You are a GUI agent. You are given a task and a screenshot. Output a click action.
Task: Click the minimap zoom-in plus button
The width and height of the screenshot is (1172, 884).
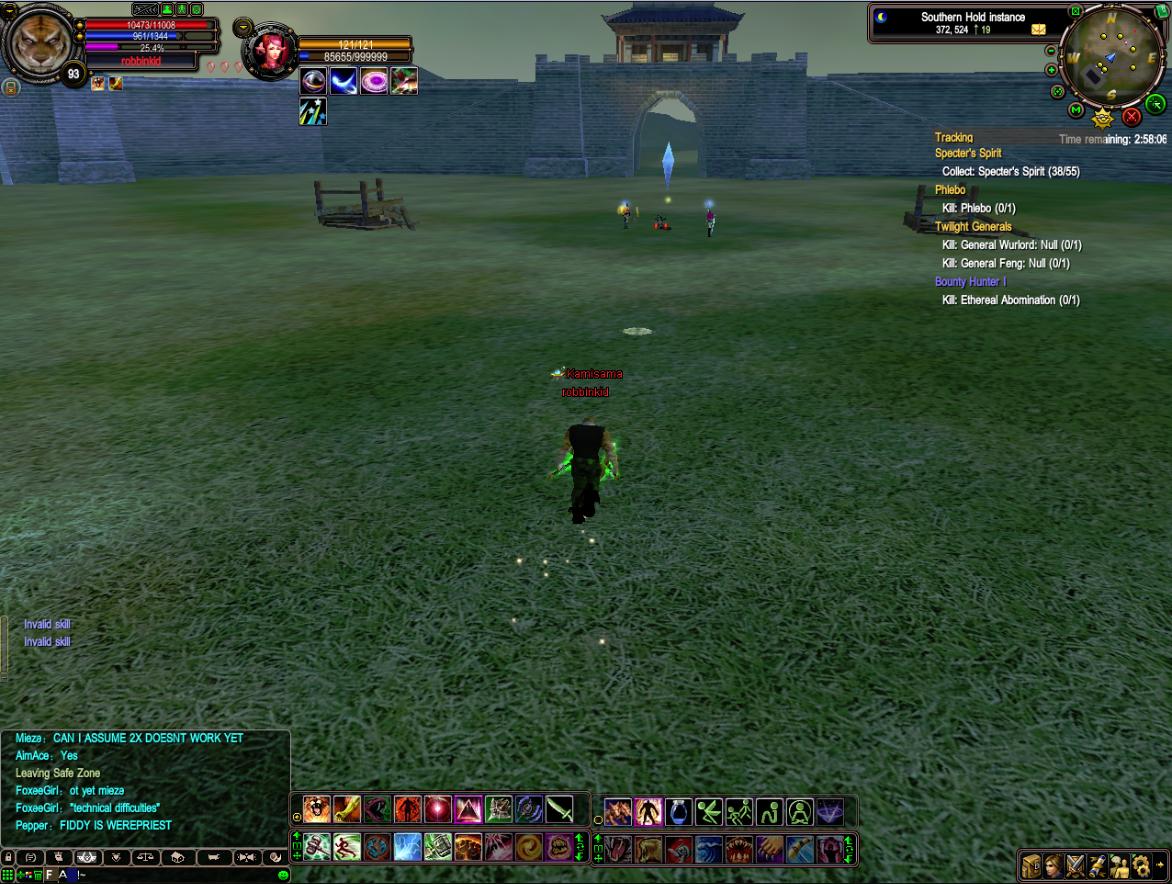pyautogui.click(x=1051, y=70)
